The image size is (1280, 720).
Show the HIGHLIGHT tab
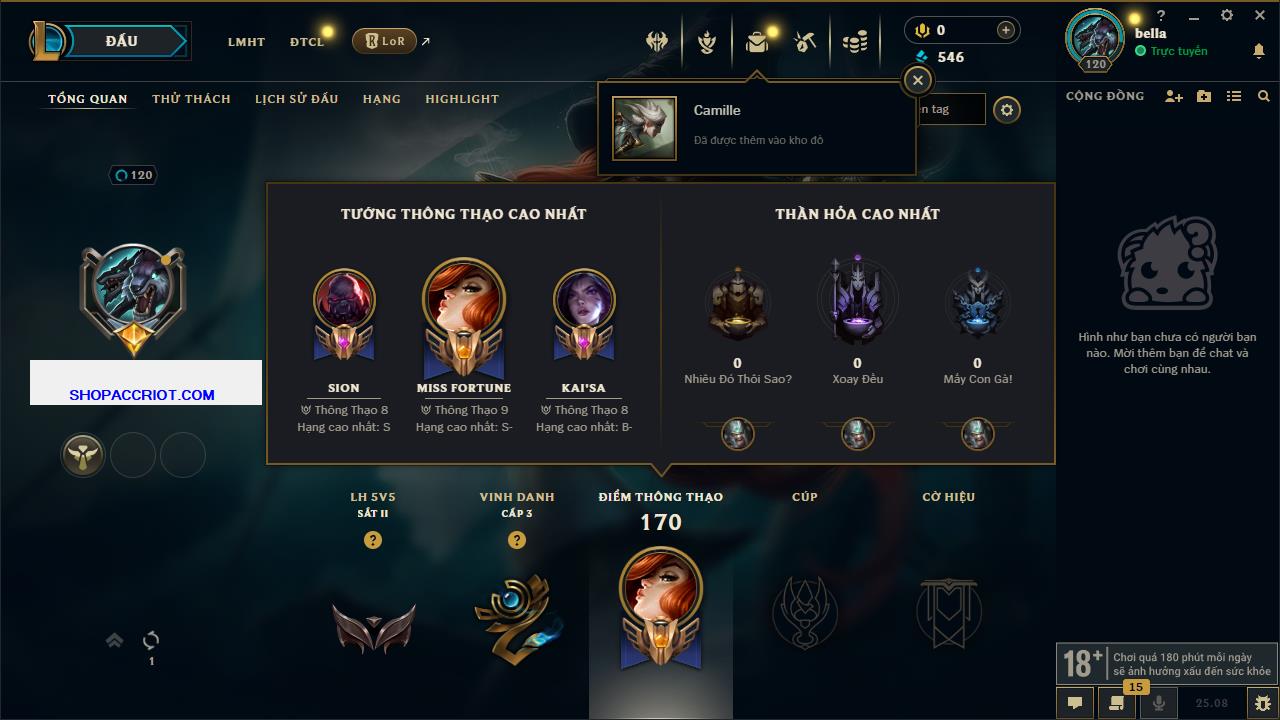[x=462, y=99]
